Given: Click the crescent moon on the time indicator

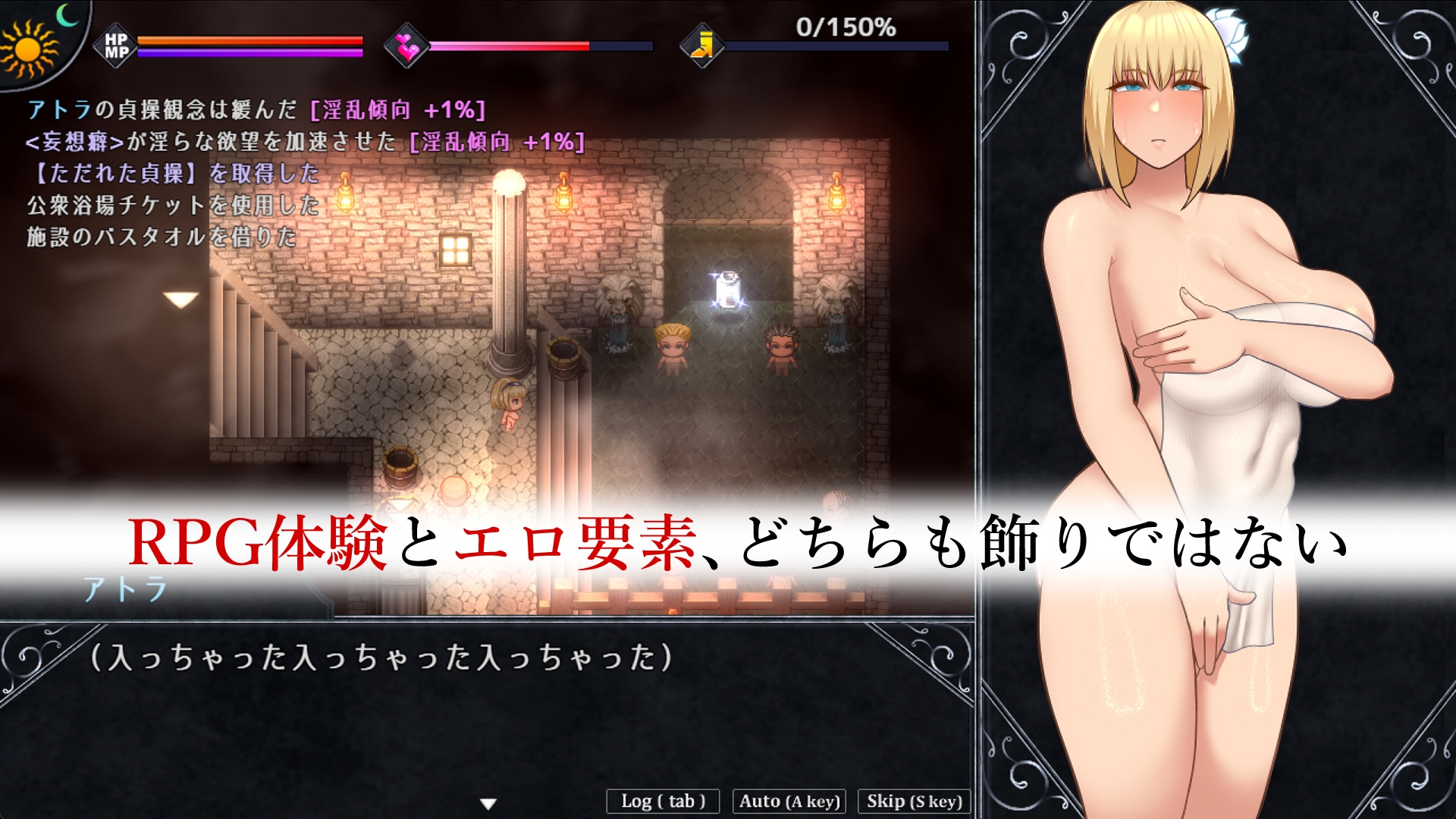Looking at the screenshot, I should 67,15.
